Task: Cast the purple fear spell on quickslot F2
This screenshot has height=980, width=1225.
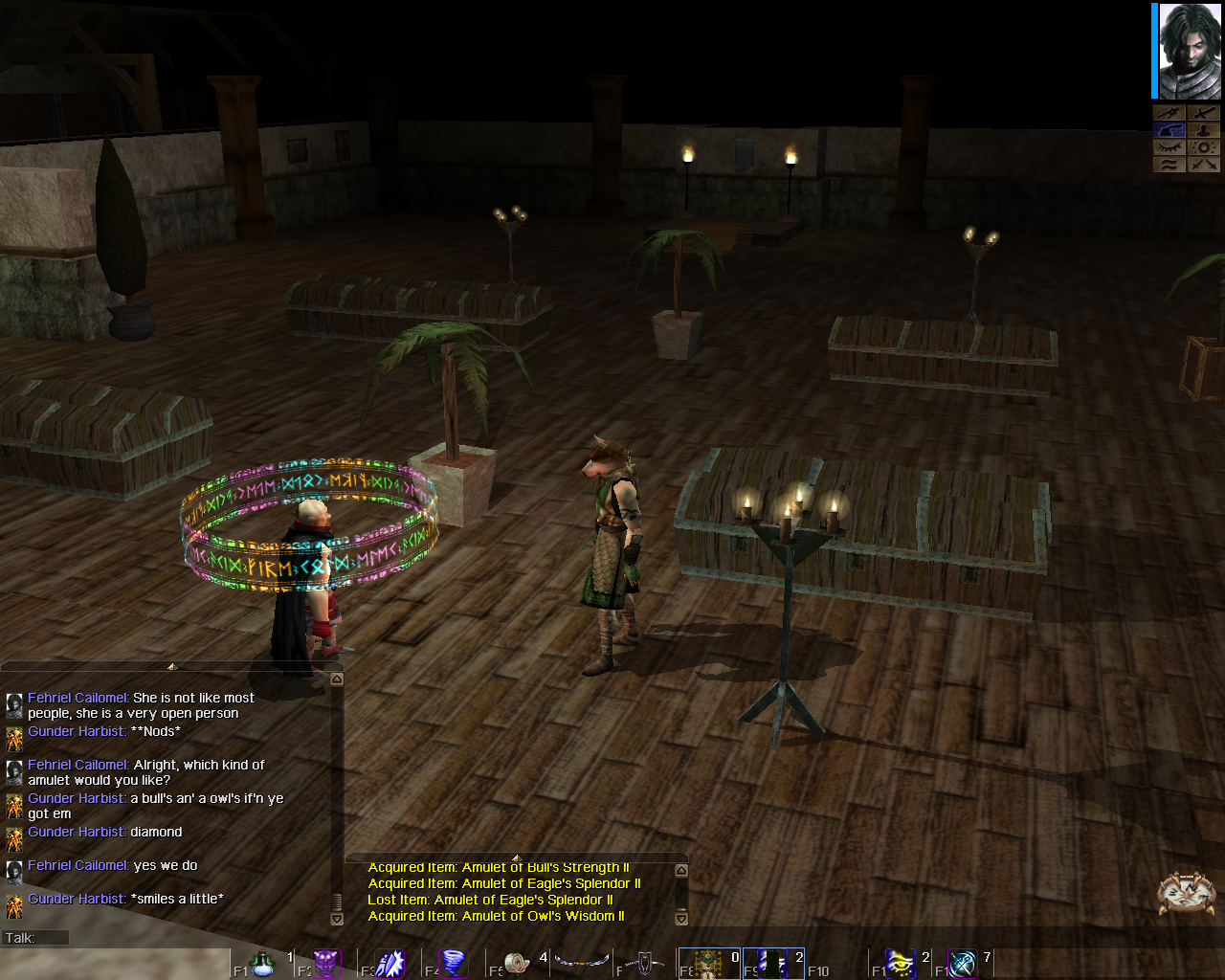Action: (x=325, y=962)
